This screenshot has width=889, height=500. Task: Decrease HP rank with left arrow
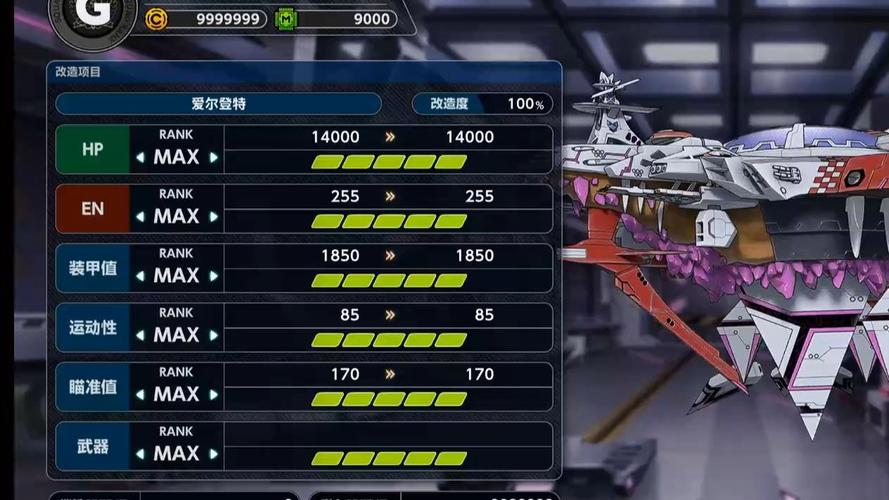(x=140, y=158)
